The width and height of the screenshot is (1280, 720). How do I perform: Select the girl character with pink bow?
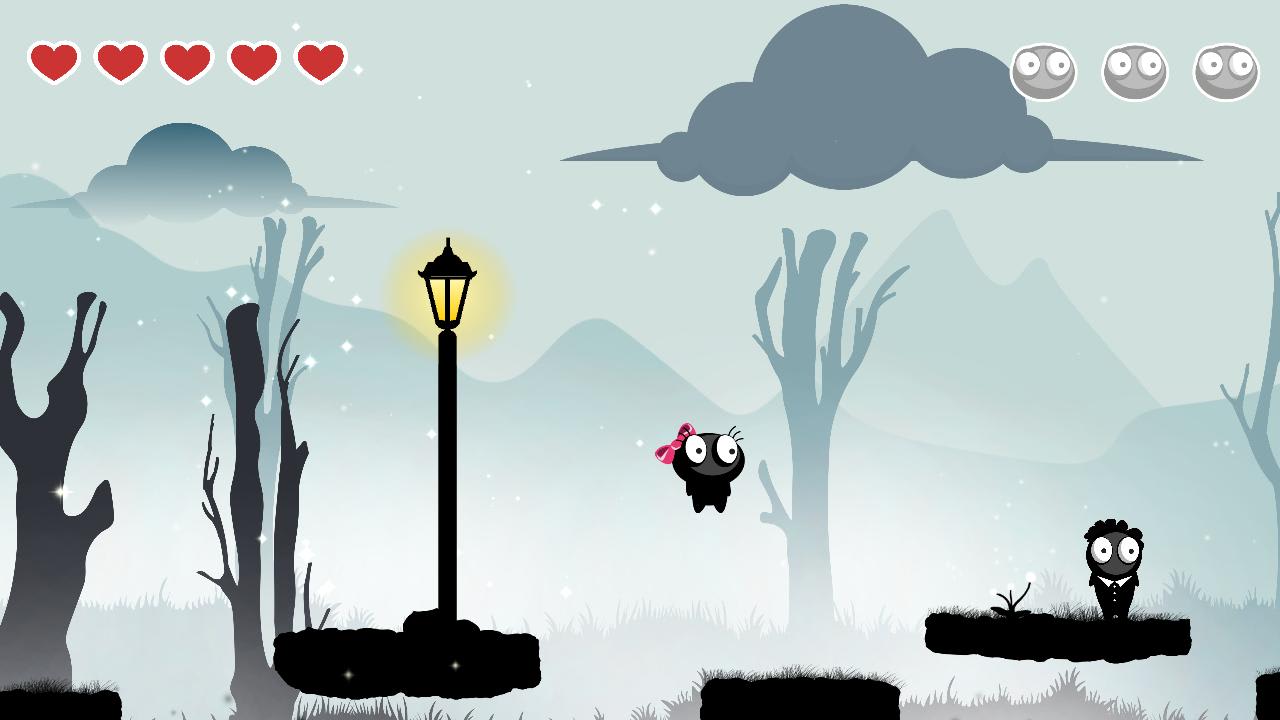pyautogui.click(x=710, y=465)
